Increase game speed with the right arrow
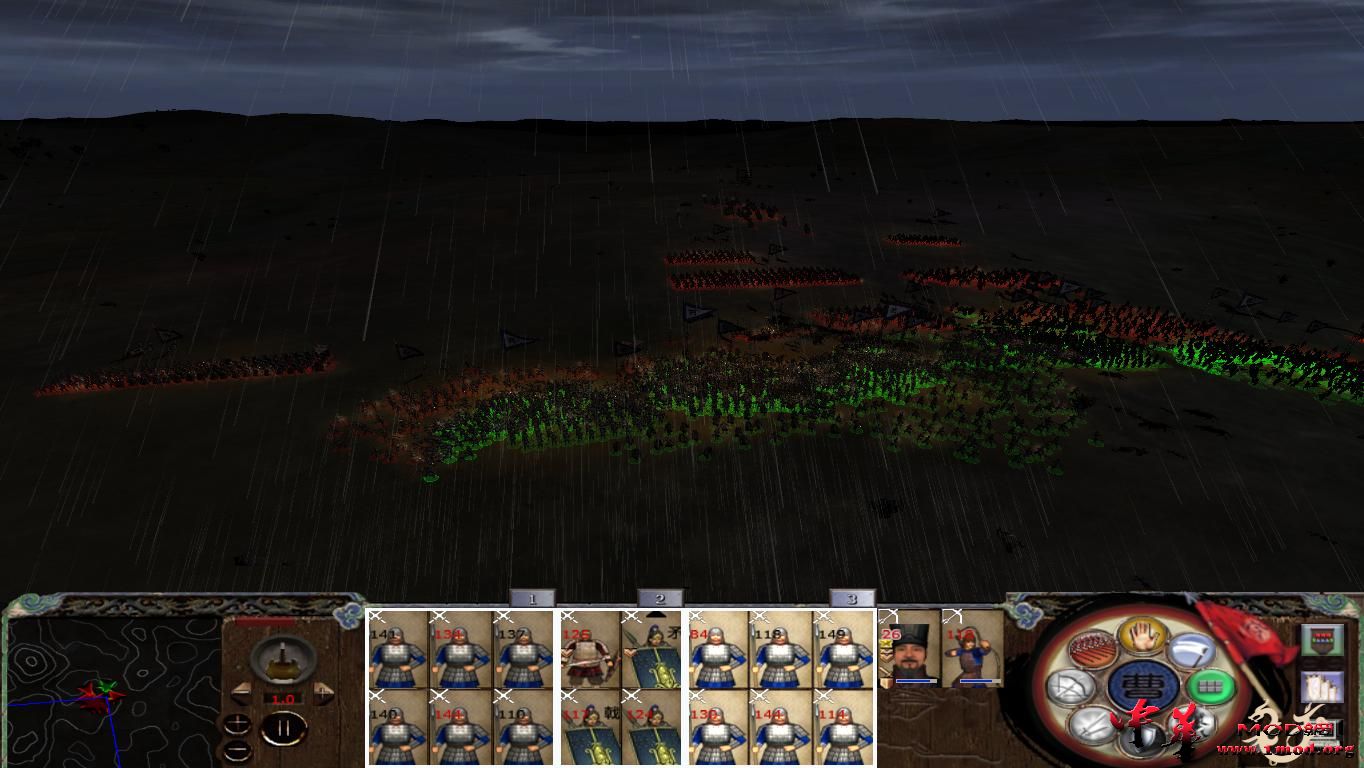The height and width of the screenshot is (768, 1364). tap(322, 693)
